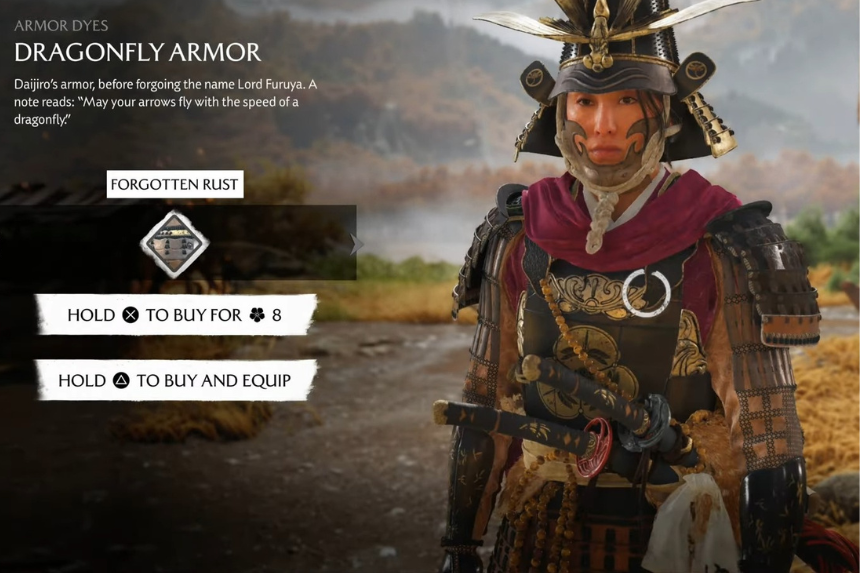The height and width of the screenshot is (573, 860).
Task: Show the next armor dye arrow
Action: coord(357,244)
